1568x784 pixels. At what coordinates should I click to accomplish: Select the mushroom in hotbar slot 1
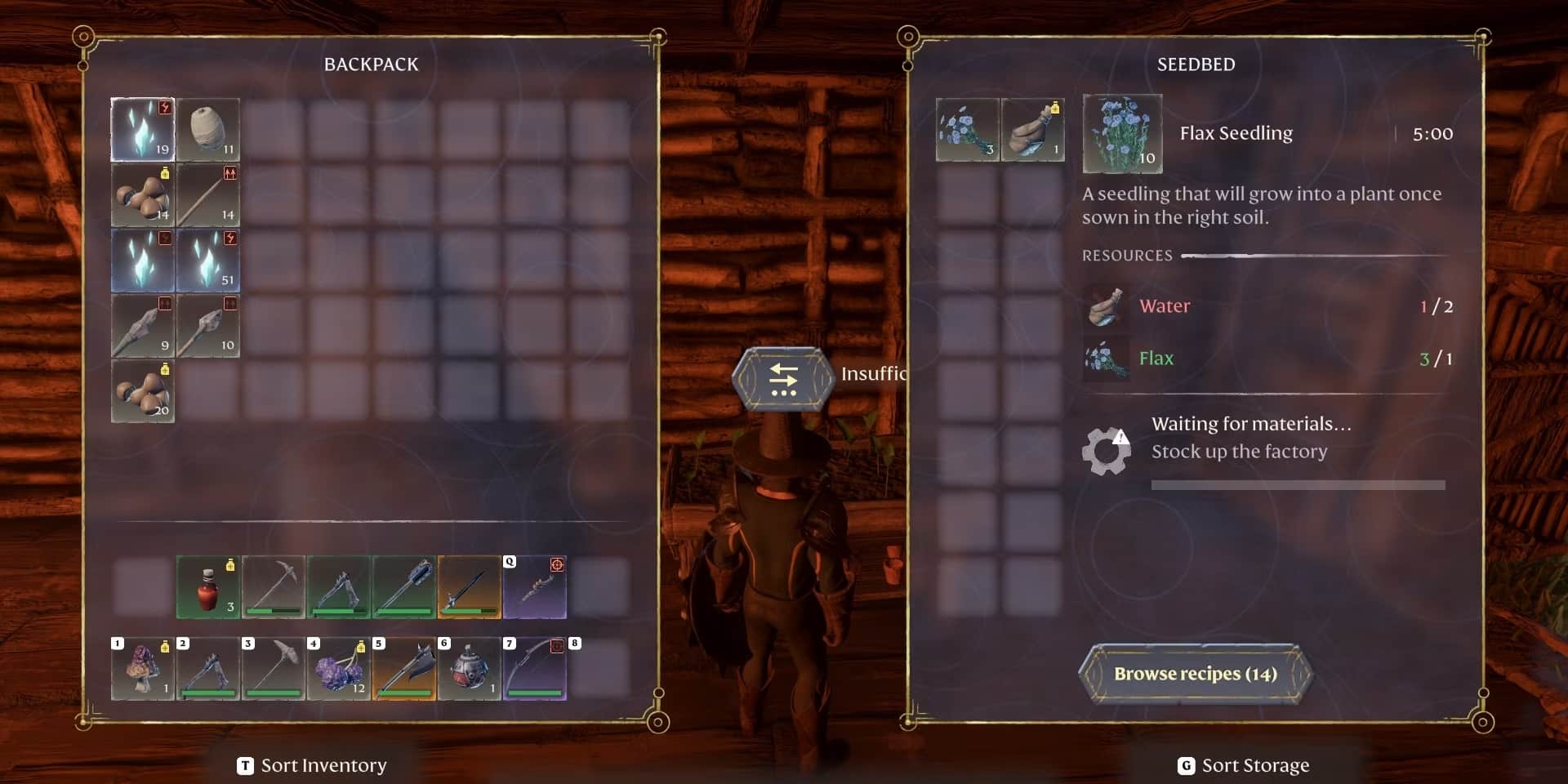(x=142, y=670)
